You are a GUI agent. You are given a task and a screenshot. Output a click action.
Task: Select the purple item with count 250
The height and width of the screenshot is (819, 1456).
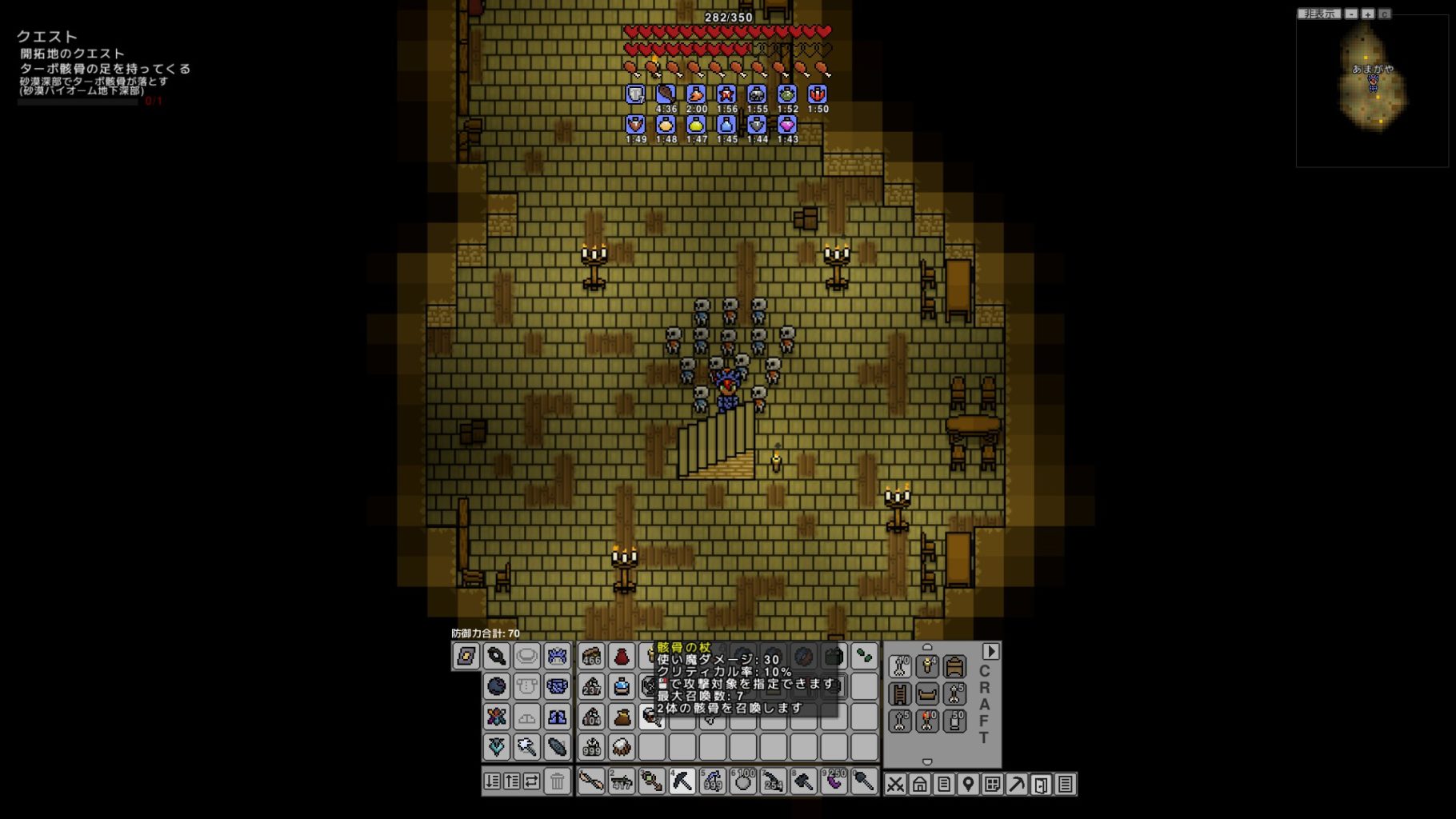click(834, 781)
